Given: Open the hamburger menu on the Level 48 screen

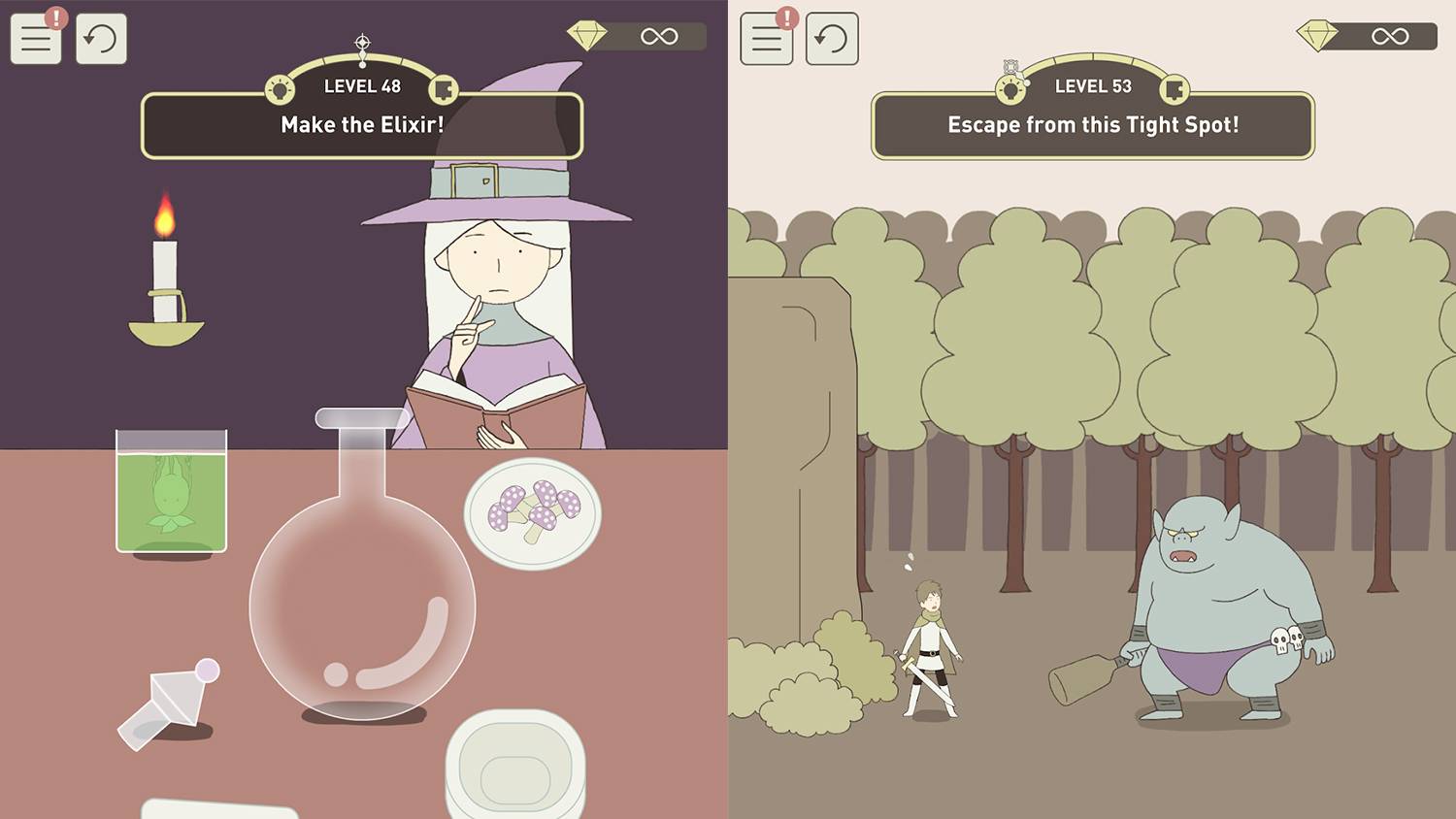Looking at the screenshot, I should 36,40.
